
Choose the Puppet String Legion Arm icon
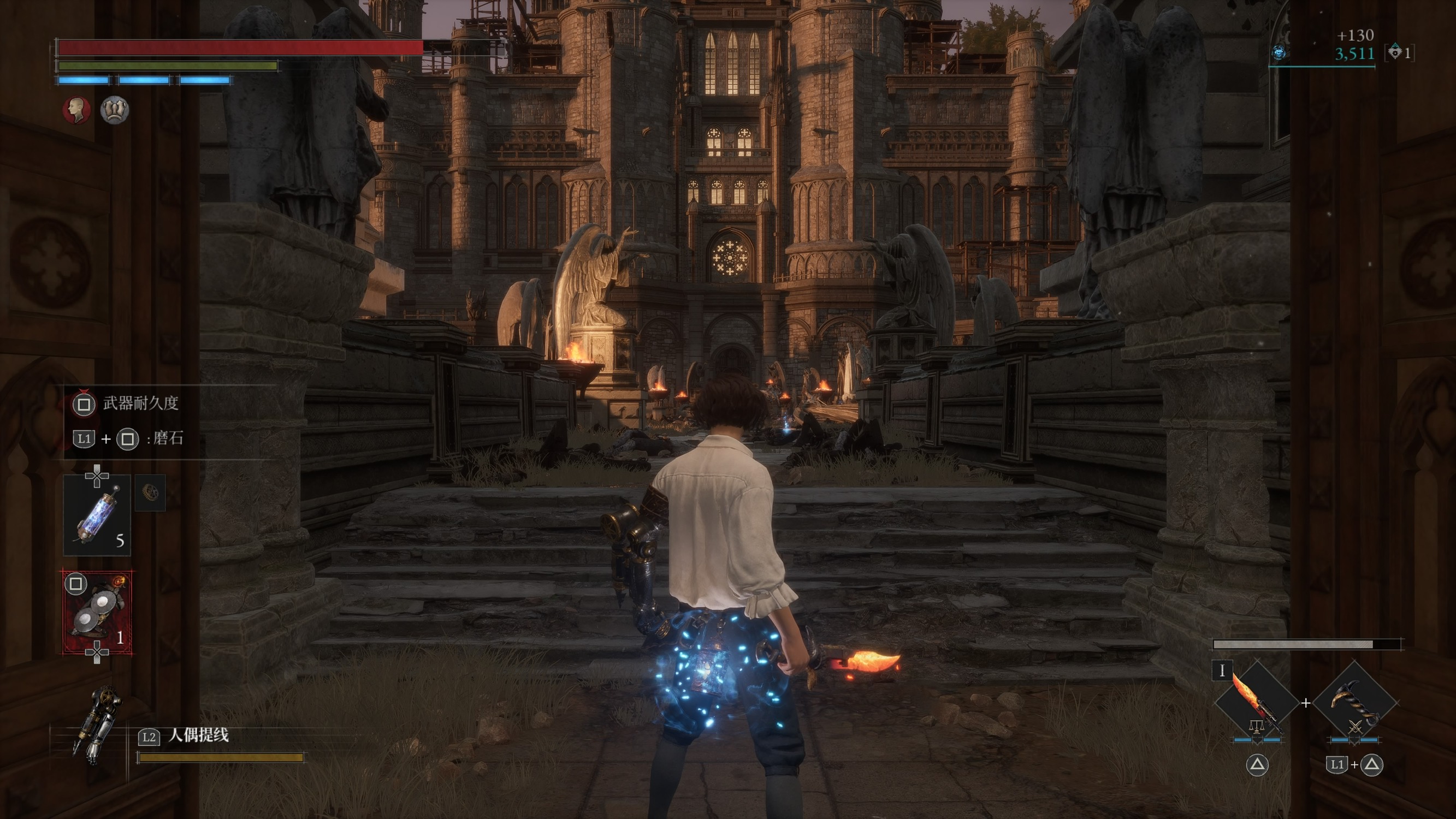point(96,725)
